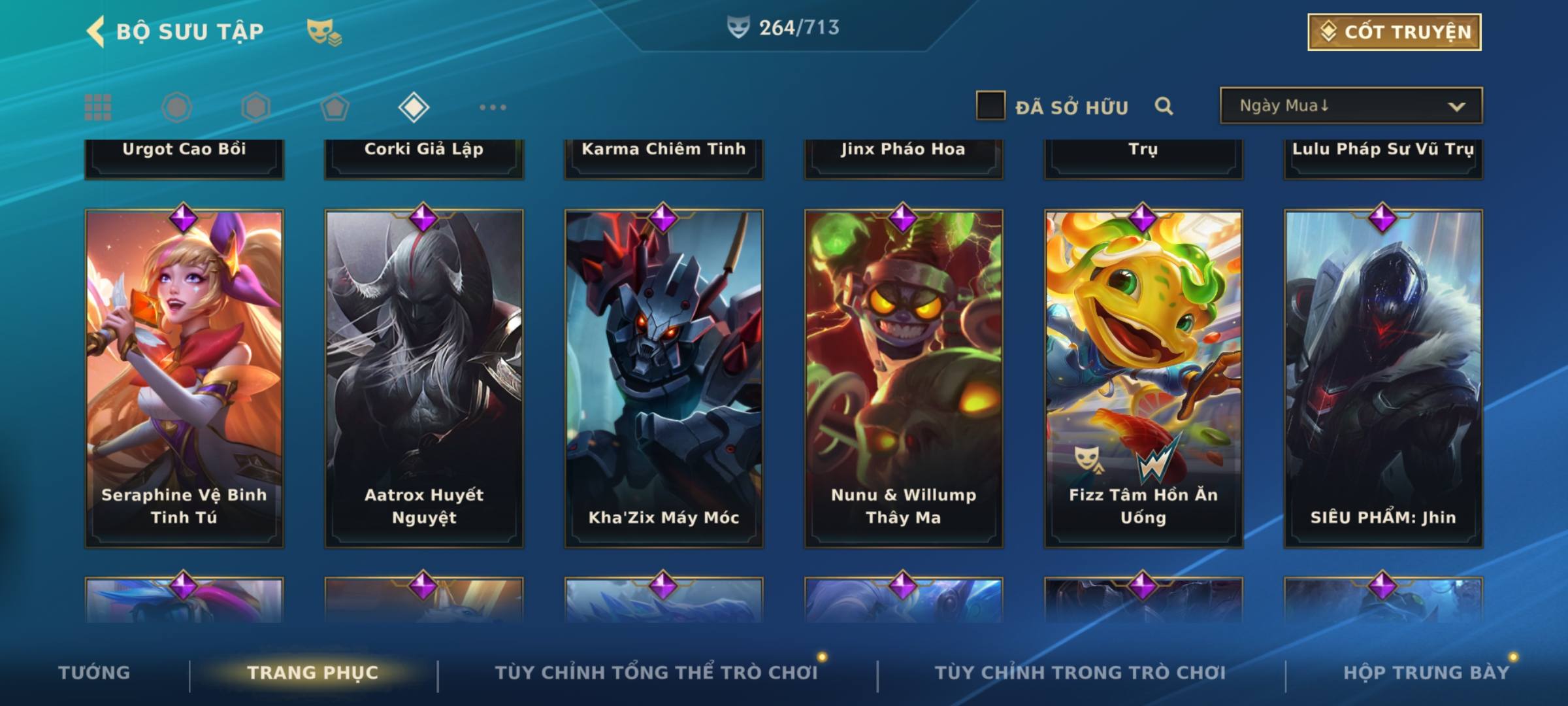Image resolution: width=1568 pixels, height=706 pixels.
Task: Click the golden masks coin icon
Action: pos(324,31)
